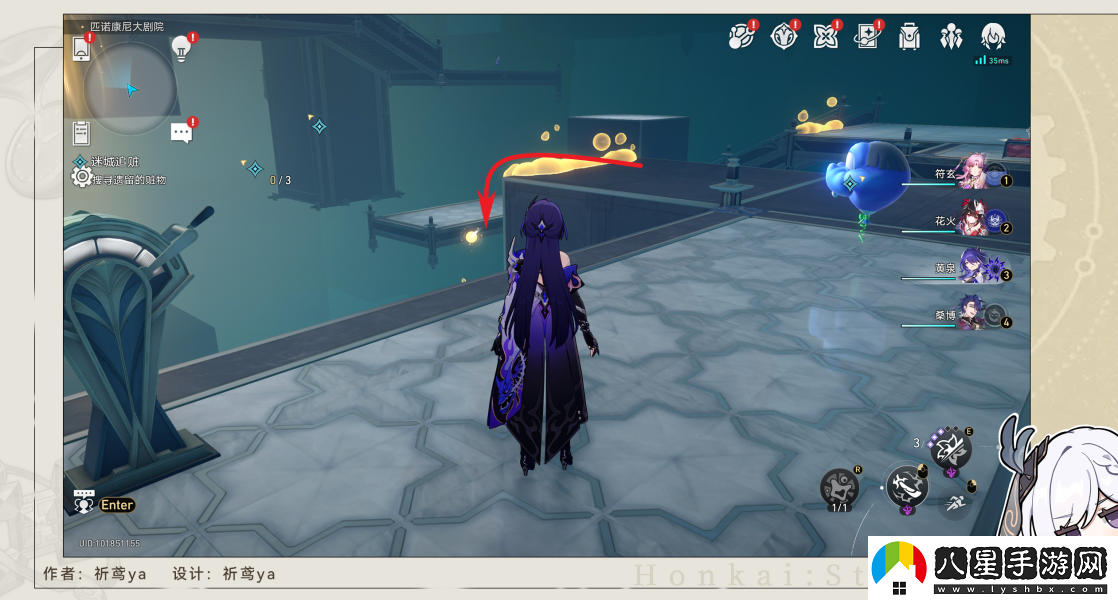Click the circular minimap

point(130,89)
